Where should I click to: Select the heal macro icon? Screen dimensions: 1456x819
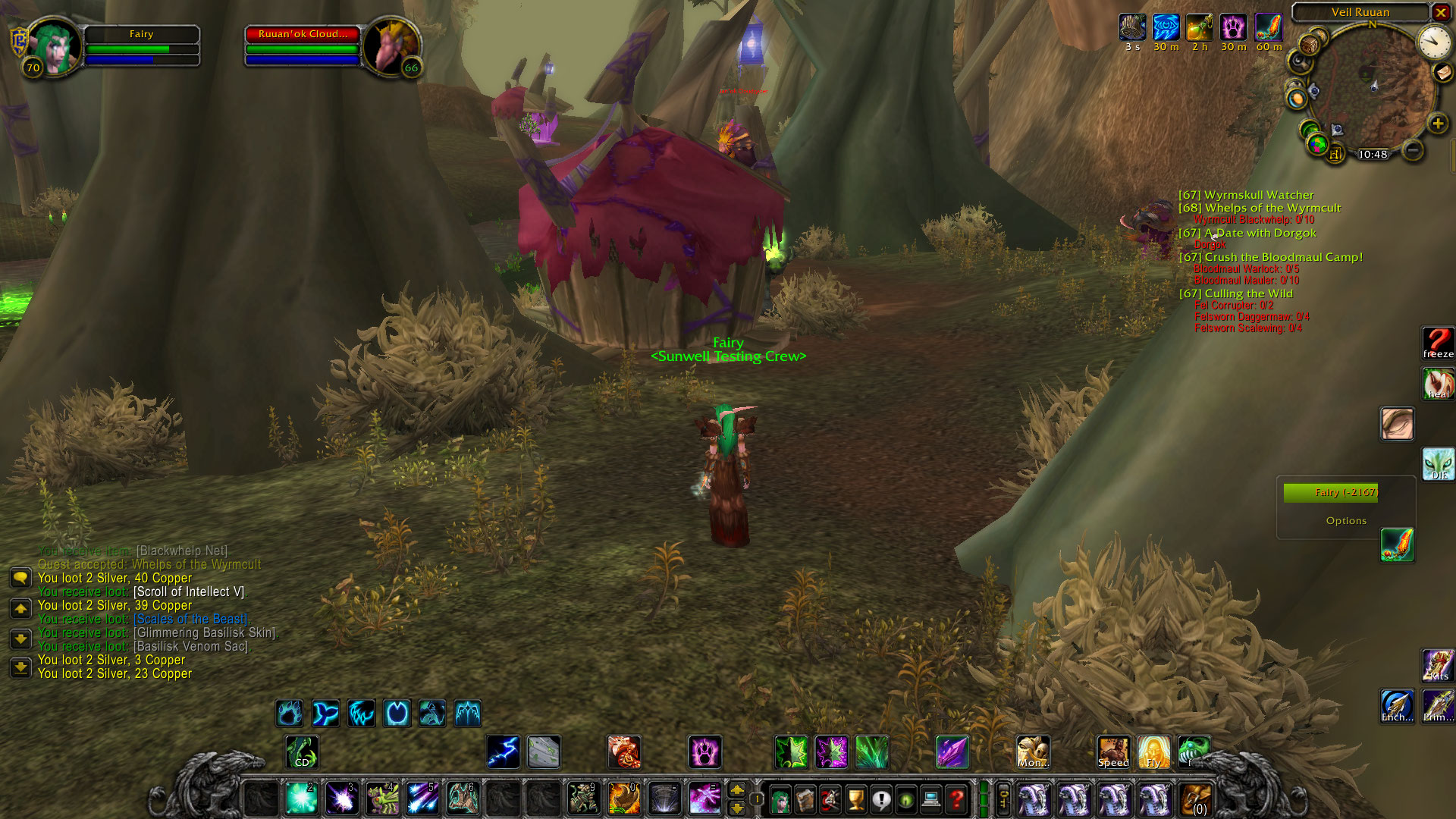[1437, 384]
